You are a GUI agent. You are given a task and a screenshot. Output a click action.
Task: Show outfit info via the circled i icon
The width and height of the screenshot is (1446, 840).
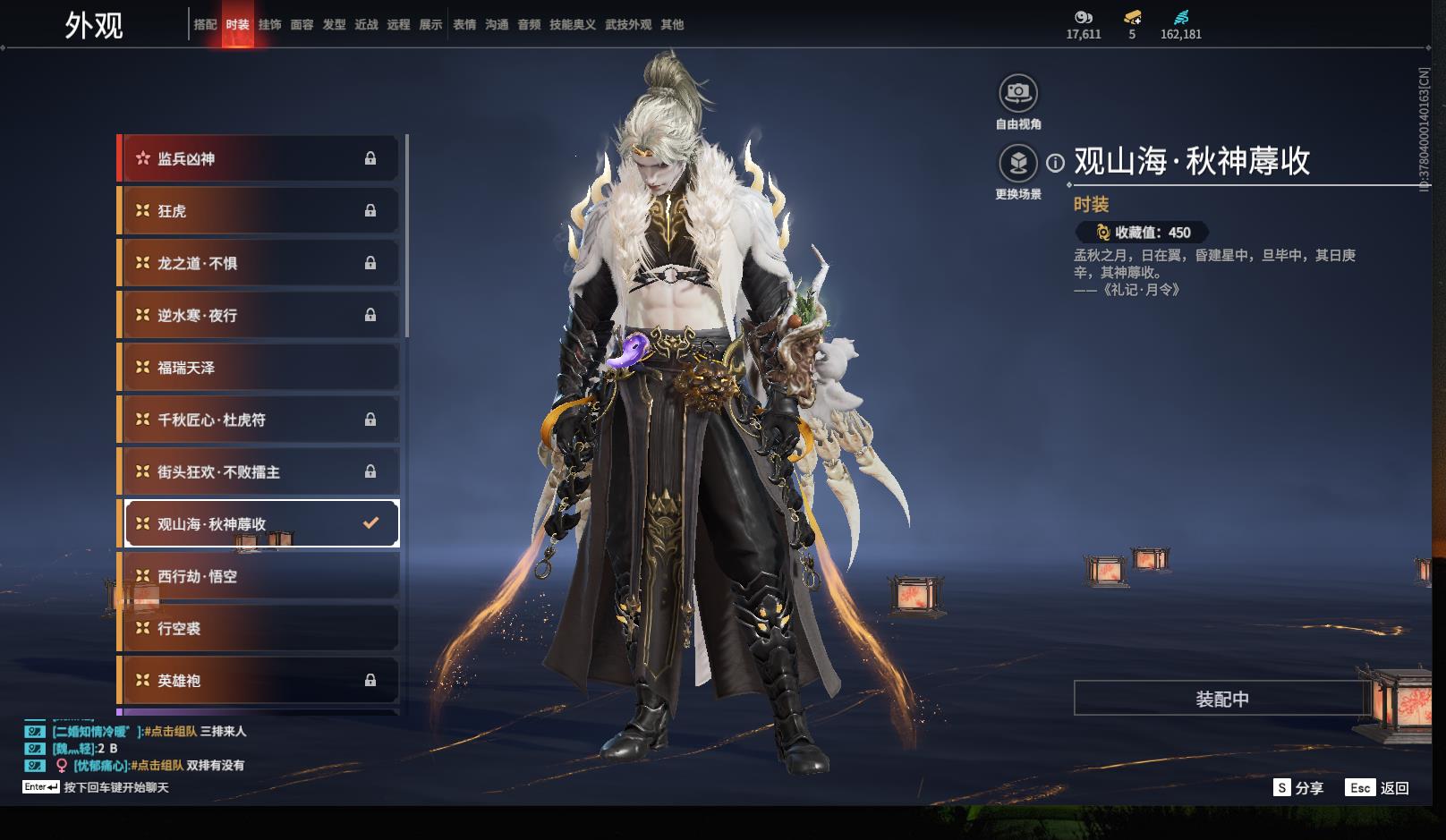point(1056,163)
